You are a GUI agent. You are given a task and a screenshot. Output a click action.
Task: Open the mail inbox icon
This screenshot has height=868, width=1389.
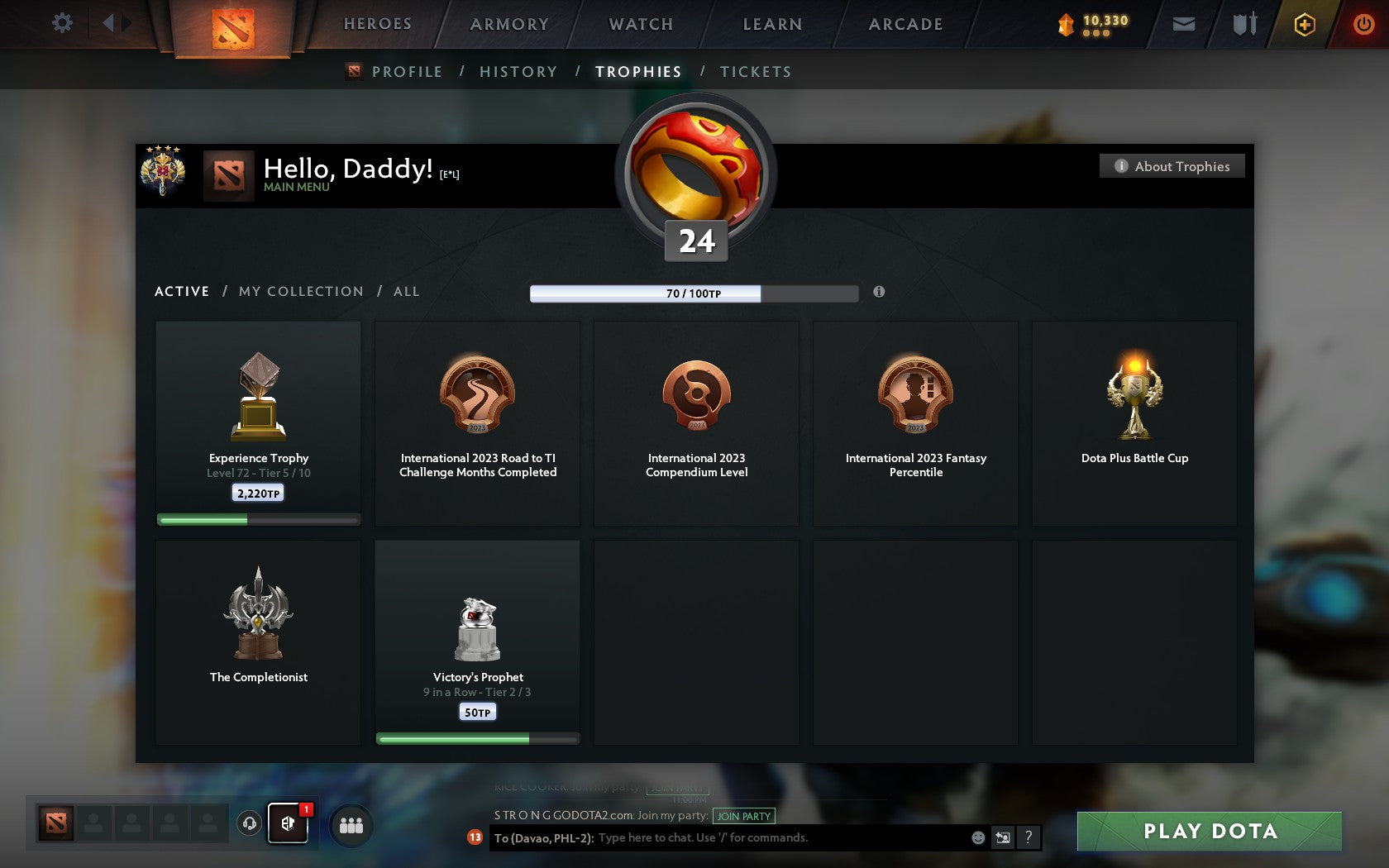(x=1182, y=24)
